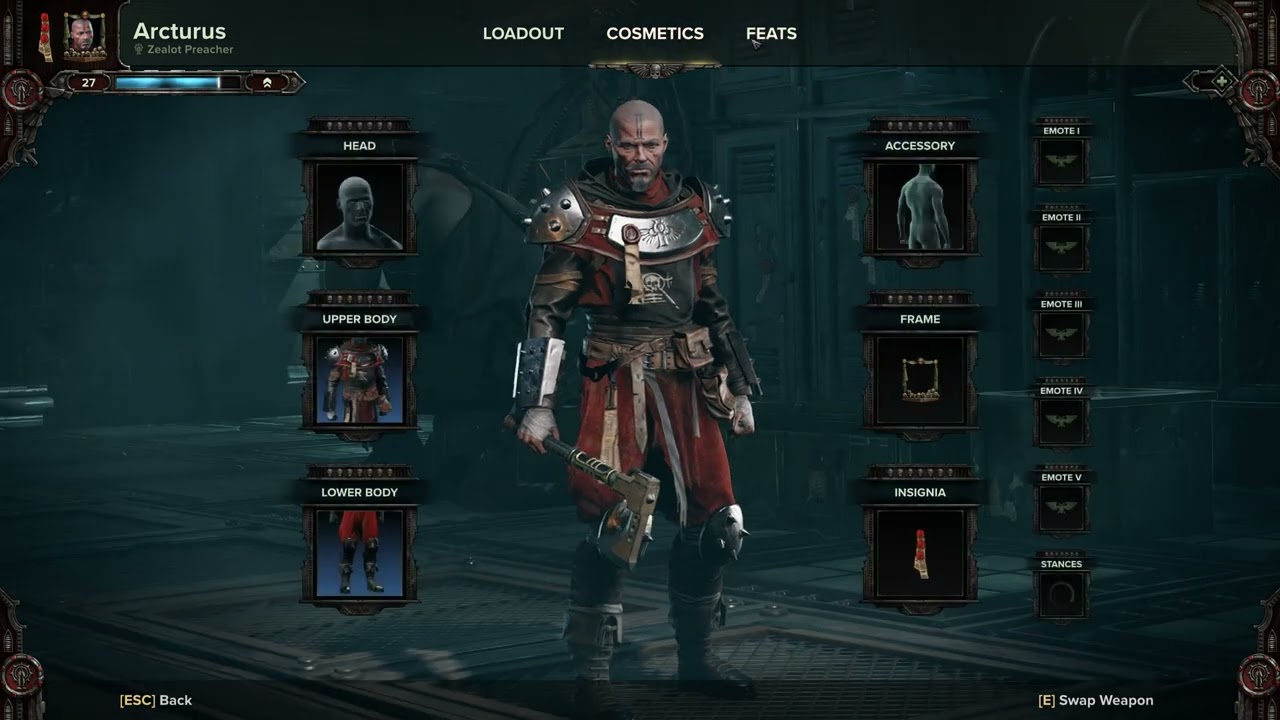Select the Head cosmetic slot
This screenshot has width=1280, height=720.
(360, 207)
